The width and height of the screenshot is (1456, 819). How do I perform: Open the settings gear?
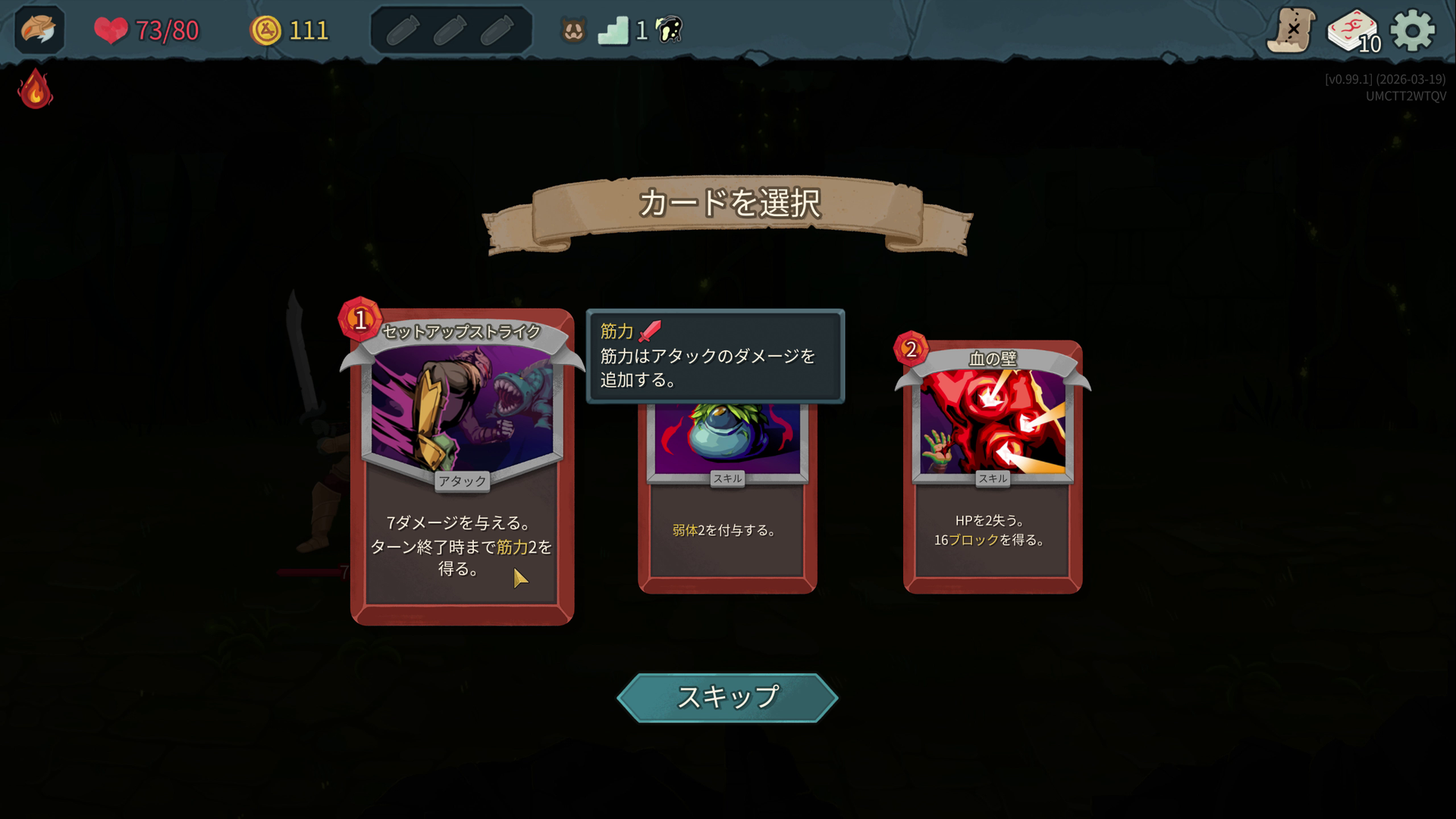coord(1414,30)
